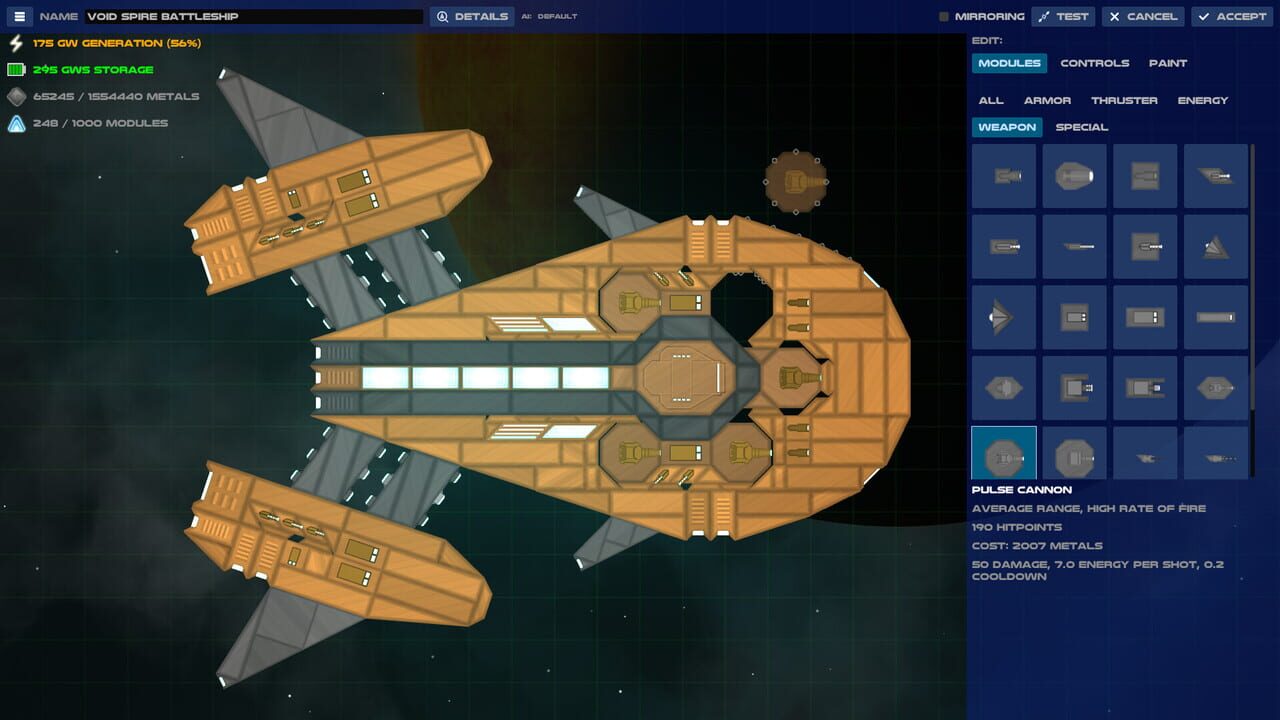Switch to the Paint edit tab
The height and width of the screenshot is (720, 1280).
[x=1167, y=63]
